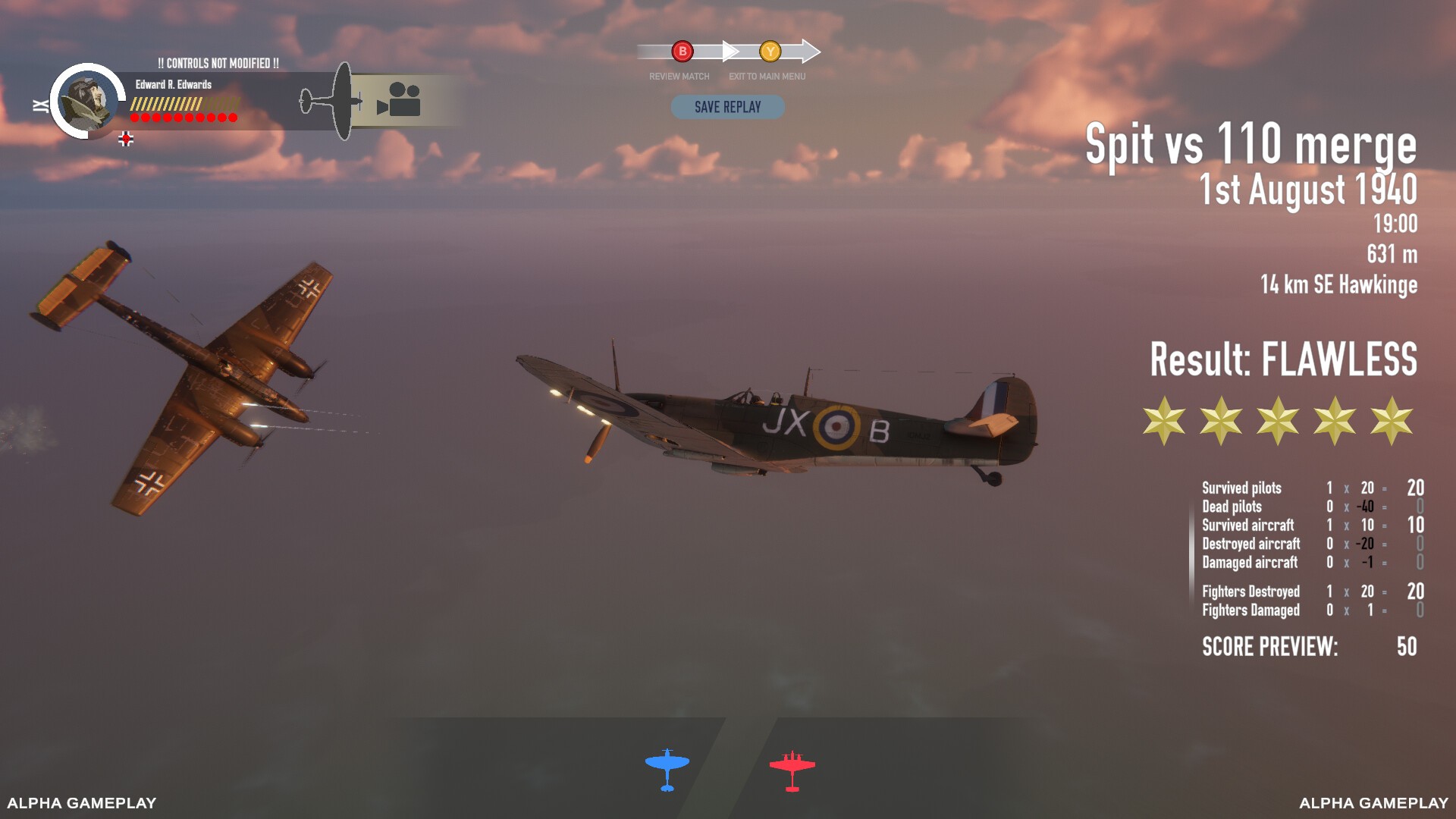Select the red Bf 110 aircraft icon

792,770
